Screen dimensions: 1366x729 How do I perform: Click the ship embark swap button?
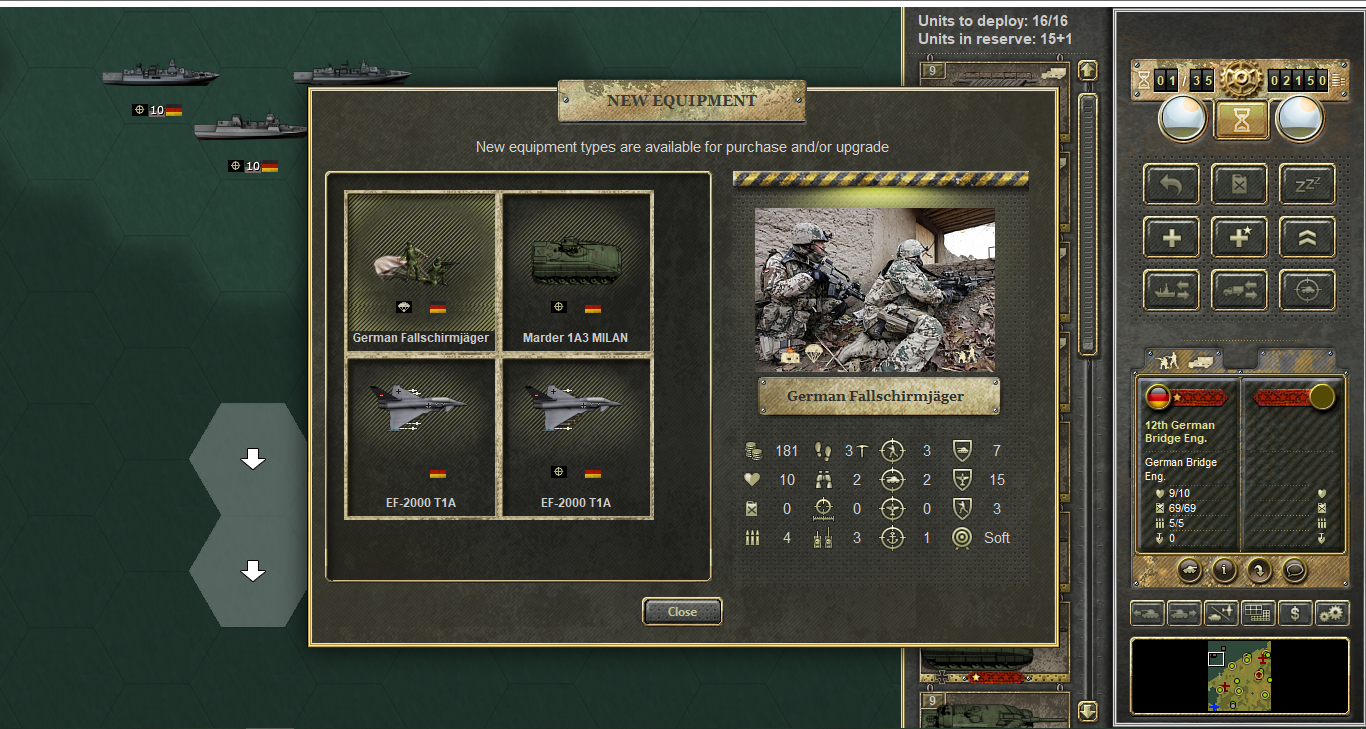1172,290
